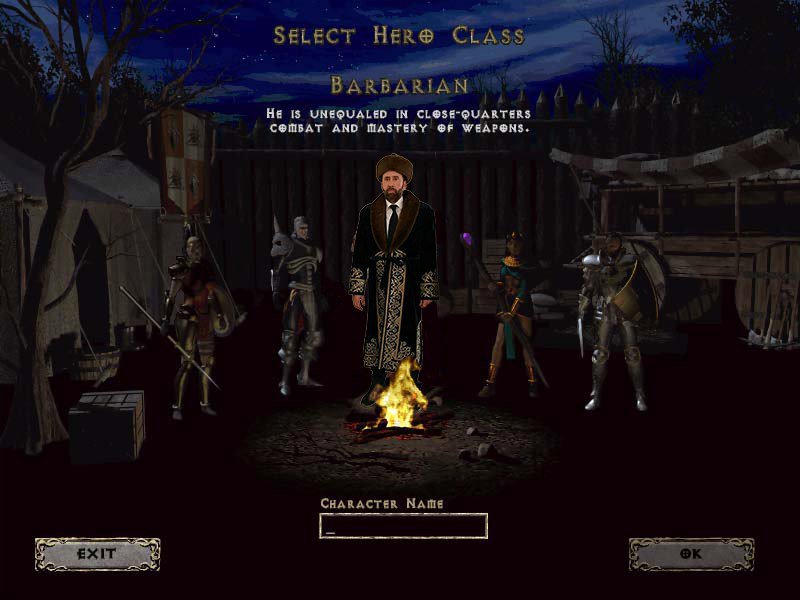The image size is (800, 600).
Task: Choose the white-haired Necromancer hero
Action: tap(298, 300)
